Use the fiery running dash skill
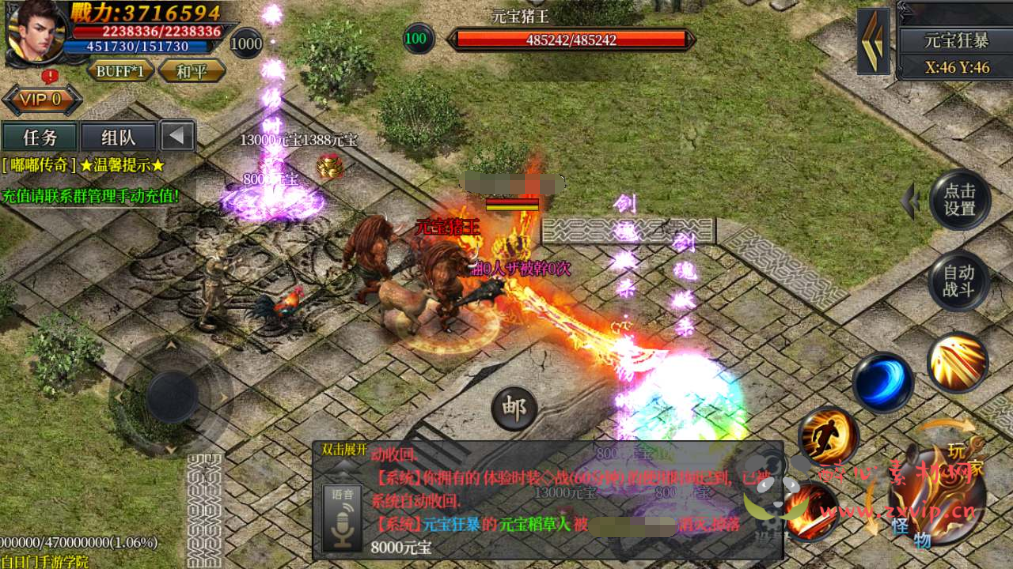 tap(827, 436)
